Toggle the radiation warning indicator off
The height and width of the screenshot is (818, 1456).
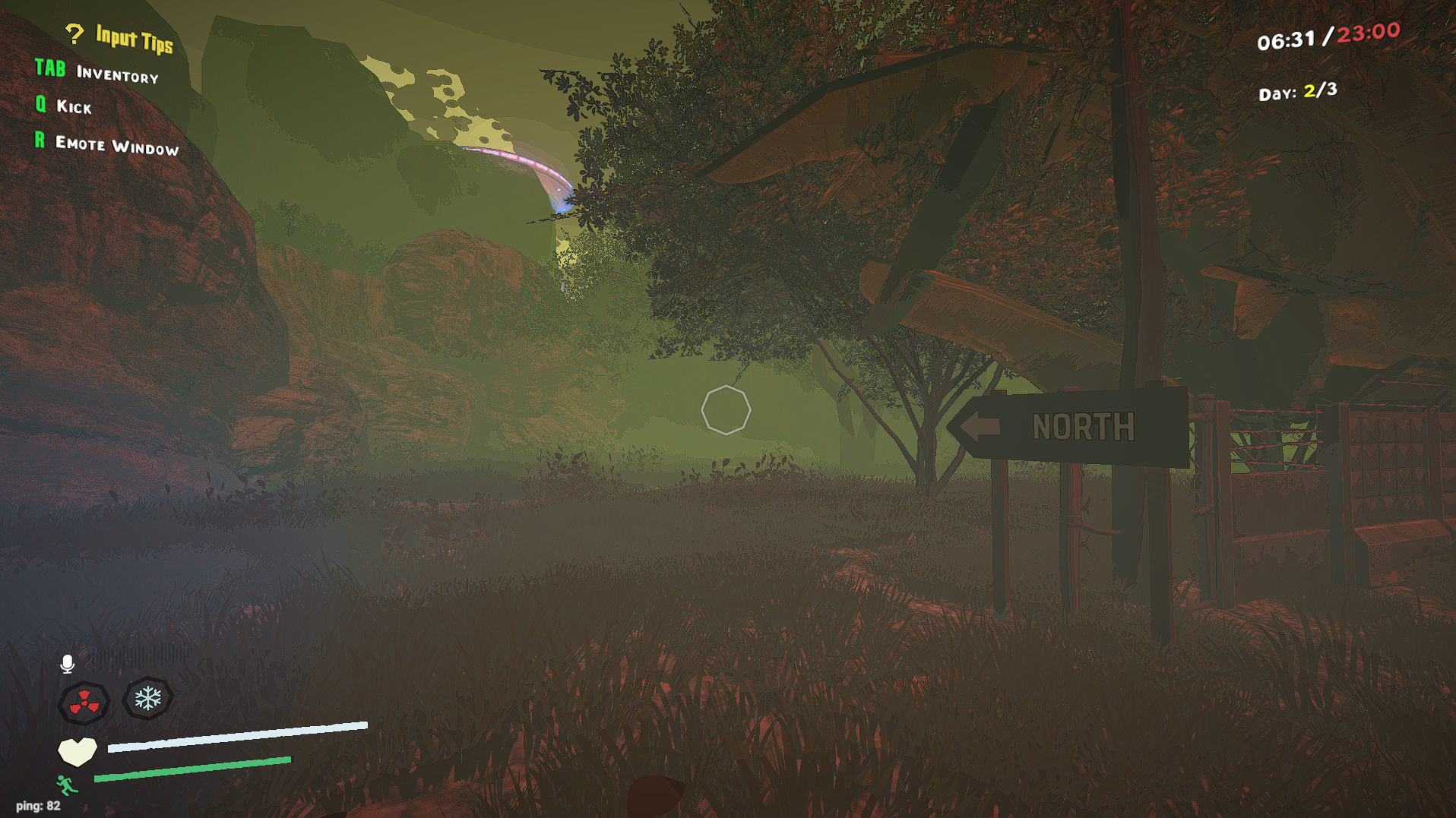(x=83, y=703)
